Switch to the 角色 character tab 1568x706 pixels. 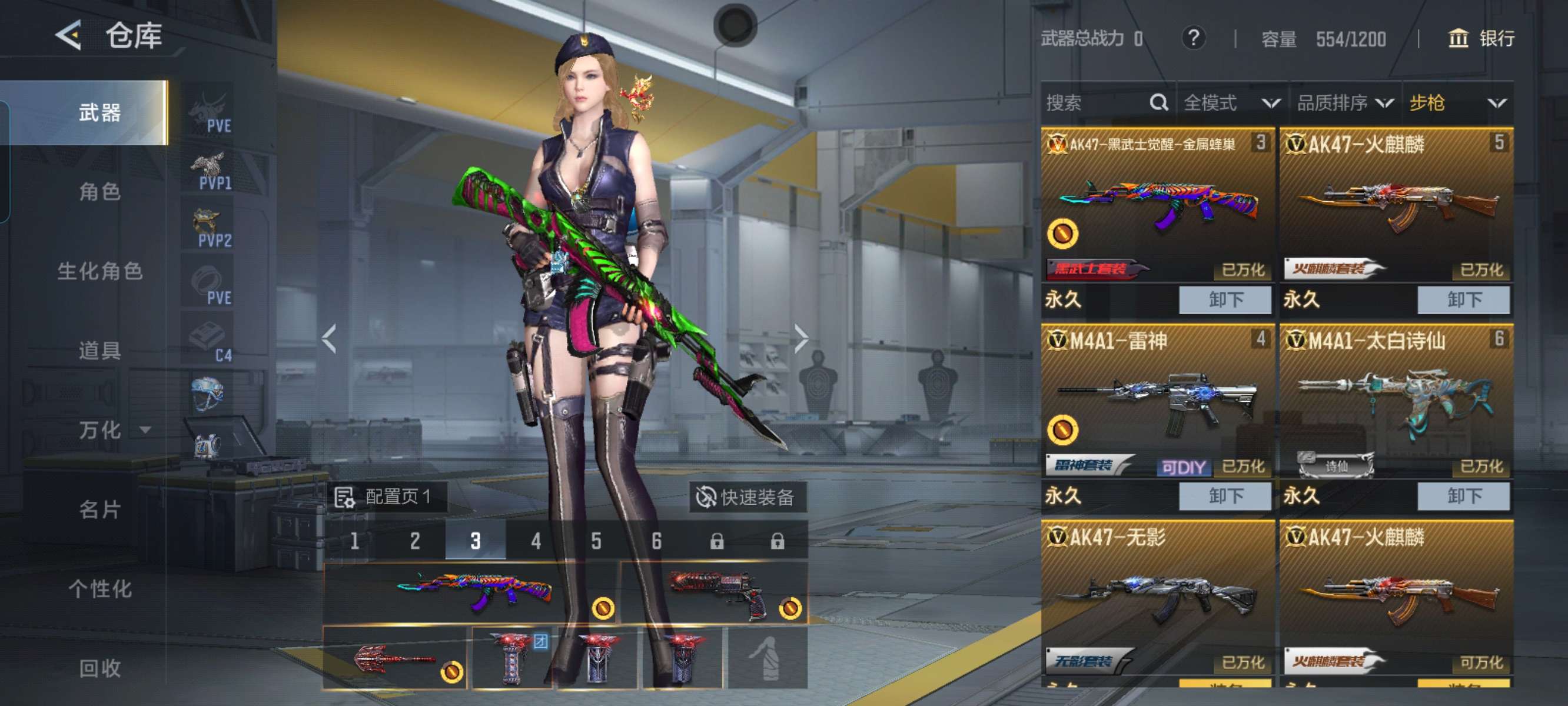coord(99,192)
